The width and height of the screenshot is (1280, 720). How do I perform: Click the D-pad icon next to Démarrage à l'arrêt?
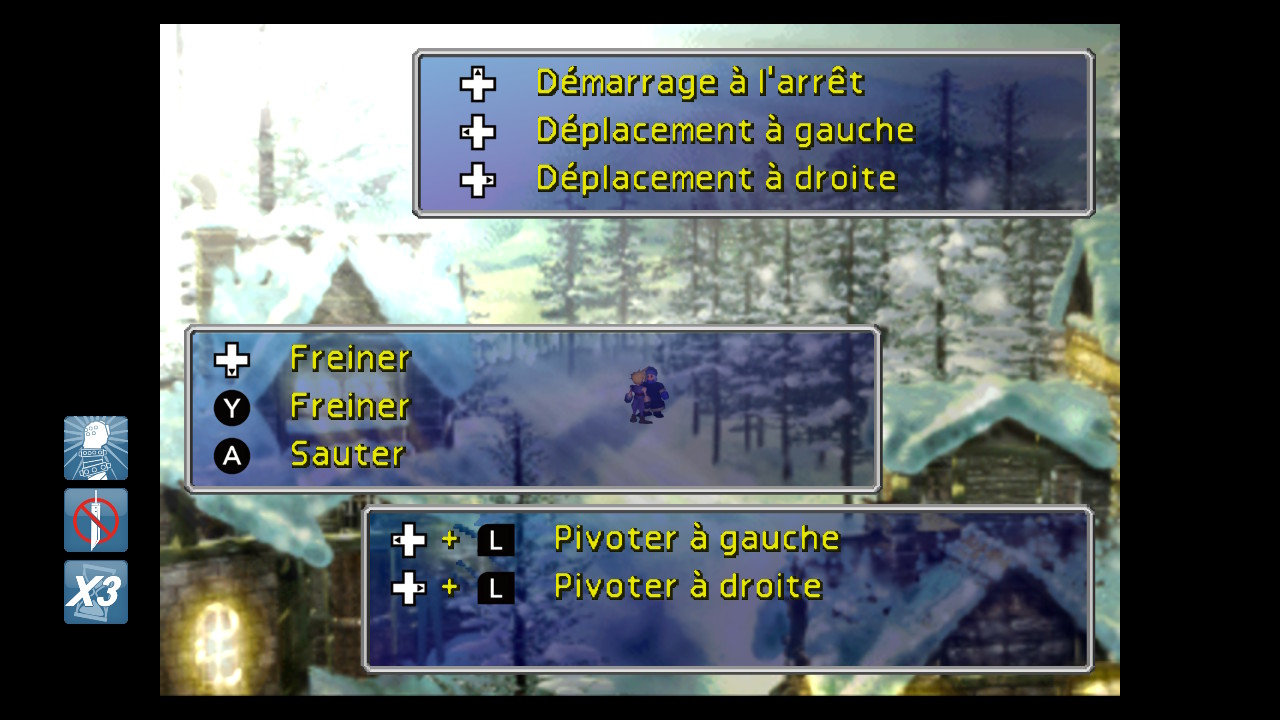point(477,83)
